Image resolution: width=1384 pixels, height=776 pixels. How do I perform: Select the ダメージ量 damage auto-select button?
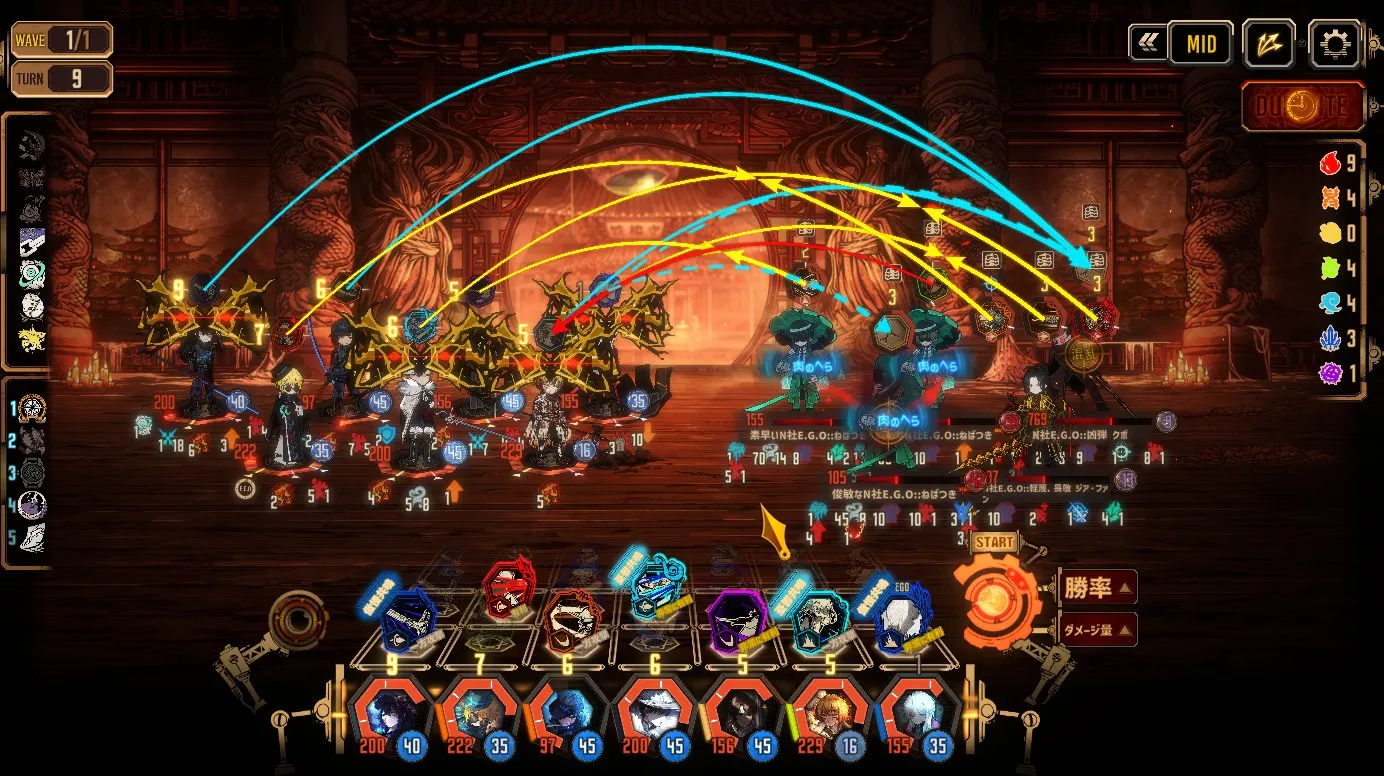coord(1096,629)
